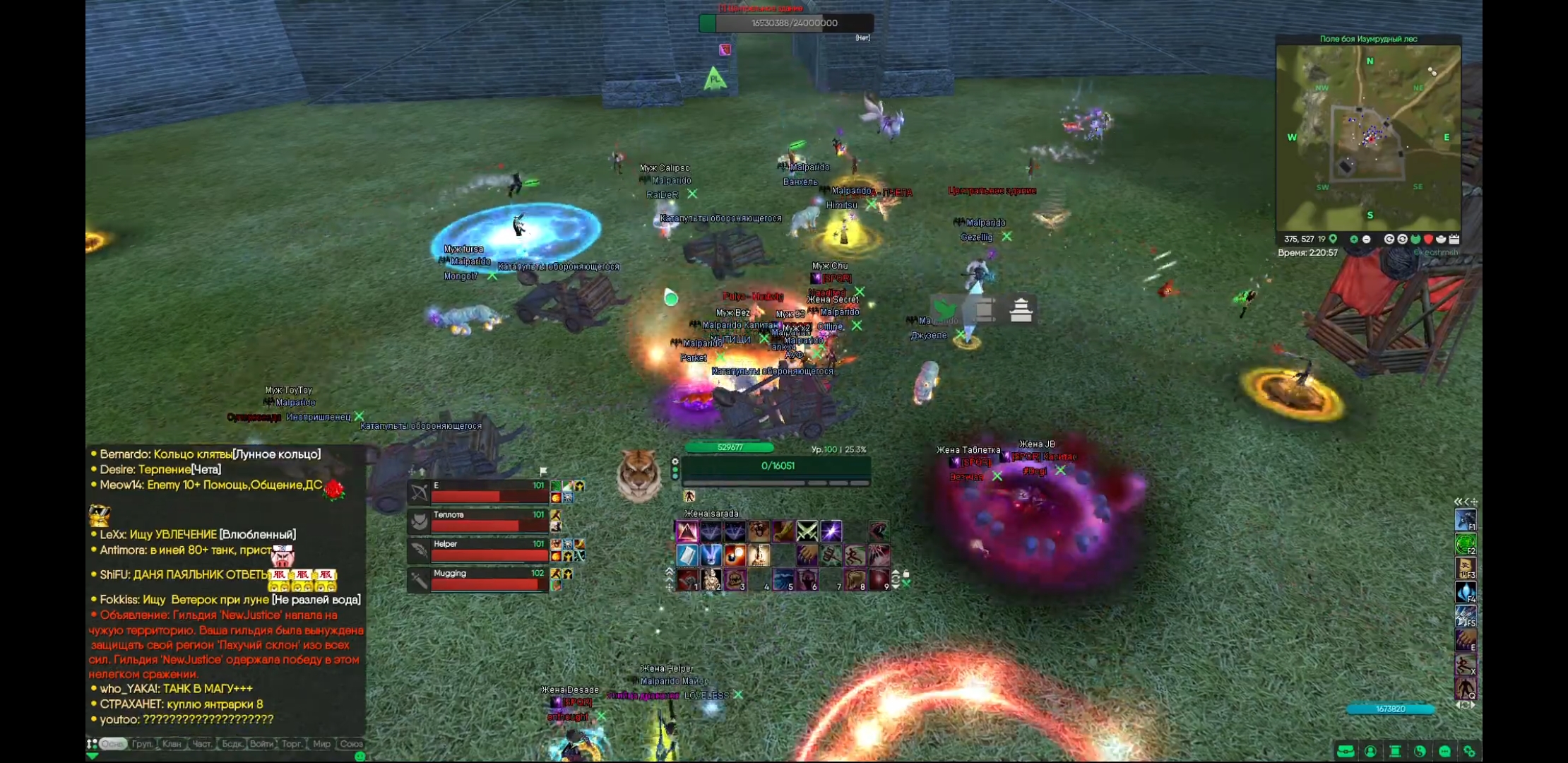Switch to the Союз chat tab
Screen dimensions: 1568x763
pyautogui.click(x=351, y=744)
